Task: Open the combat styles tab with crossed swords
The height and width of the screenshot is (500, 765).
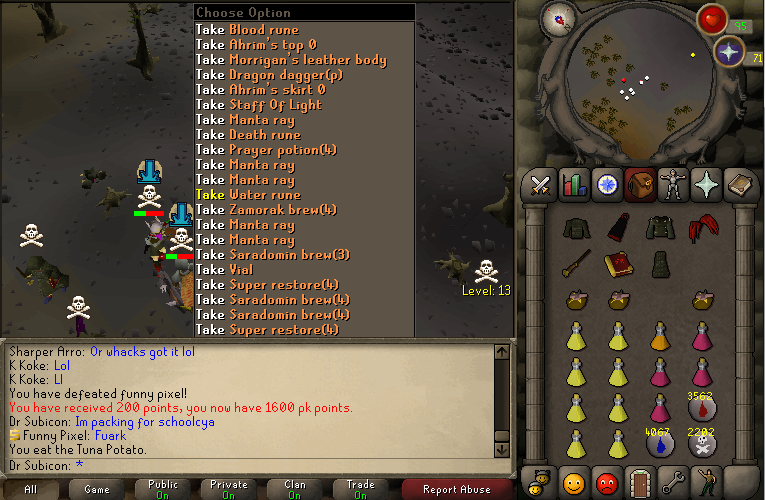Action: (x=541, y=185)
